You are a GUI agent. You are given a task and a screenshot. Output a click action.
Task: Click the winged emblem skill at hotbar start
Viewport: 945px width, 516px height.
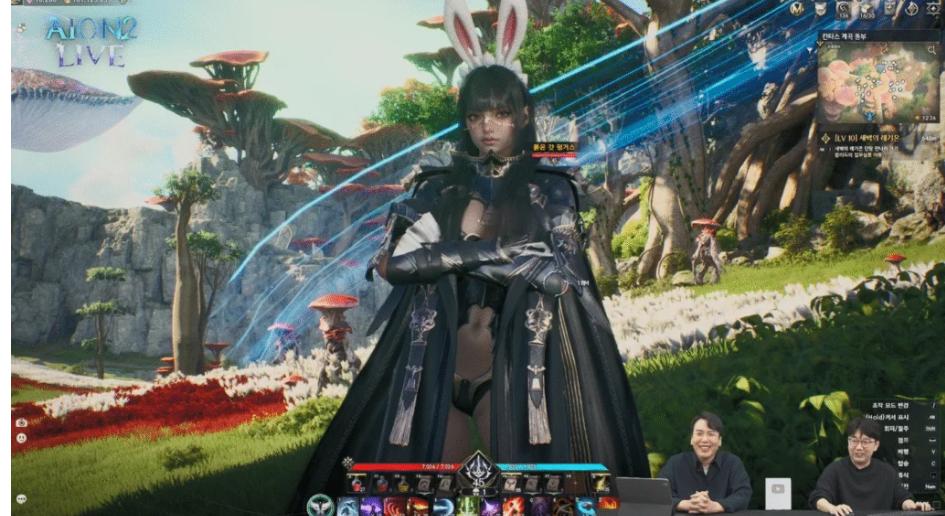[320, 506]
